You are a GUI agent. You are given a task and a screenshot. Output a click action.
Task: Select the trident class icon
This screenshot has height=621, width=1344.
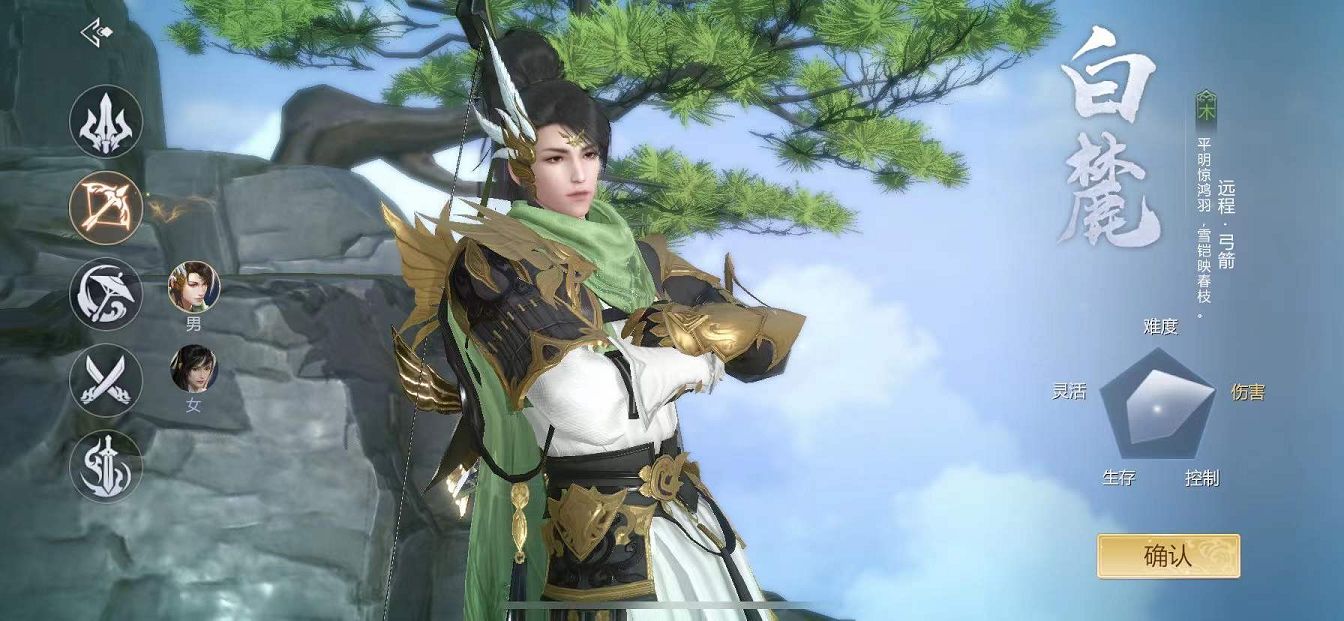click(x=106, y=122)
